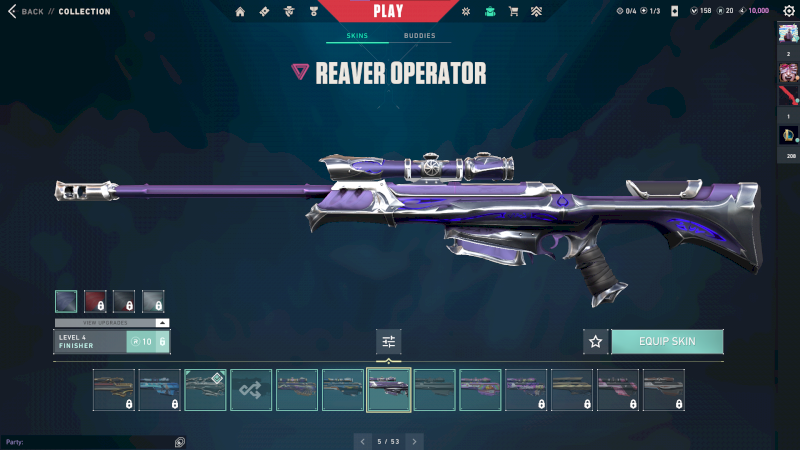The width and height of the screenshot is (800, 450).
Task: Select the Skins tab
Action: click(357, 36)
